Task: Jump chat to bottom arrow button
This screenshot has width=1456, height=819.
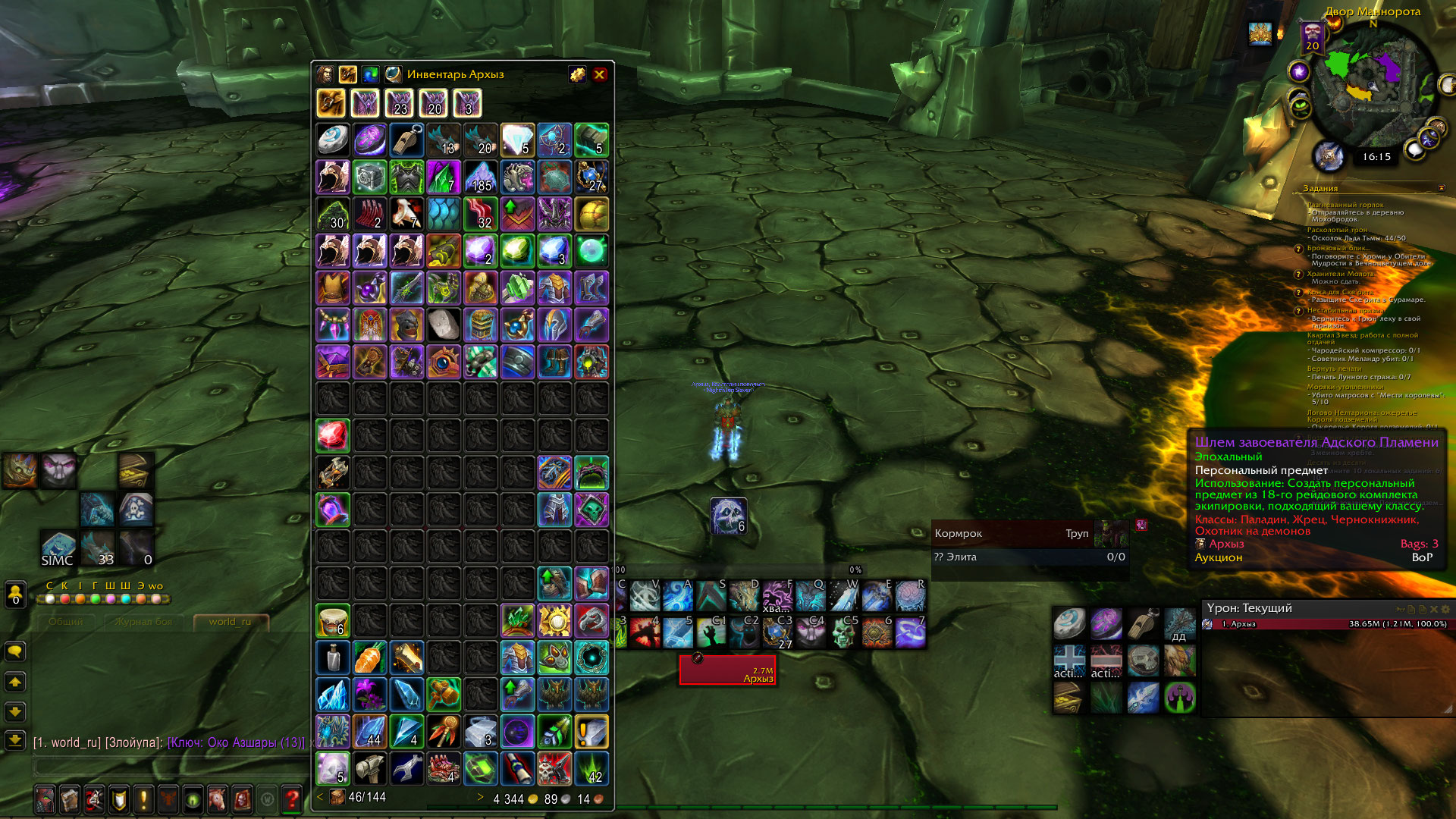Action: (x=15, y=740)
